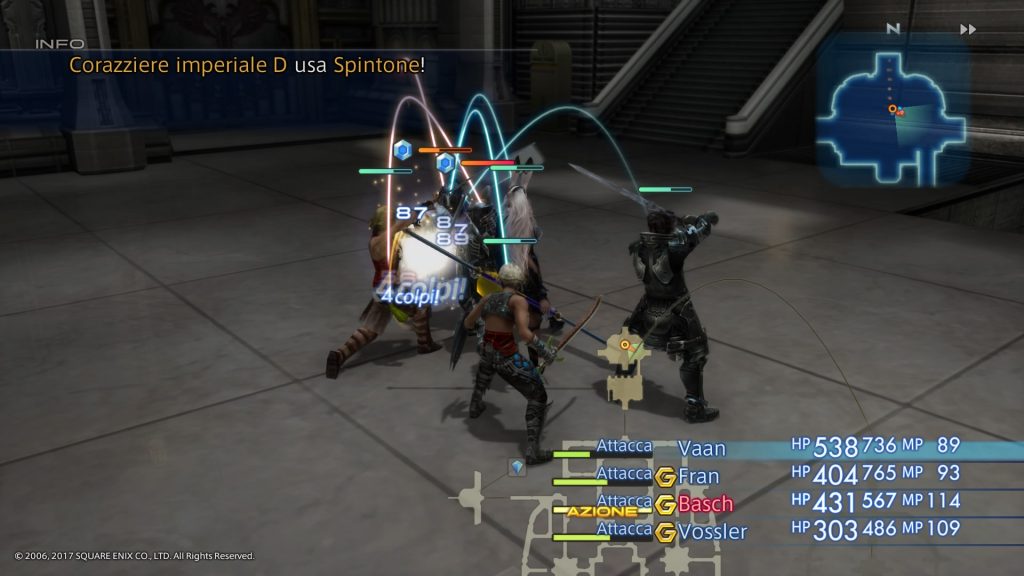Pick Vossler in the party list
1024x576 pixels.
(712, 531)
